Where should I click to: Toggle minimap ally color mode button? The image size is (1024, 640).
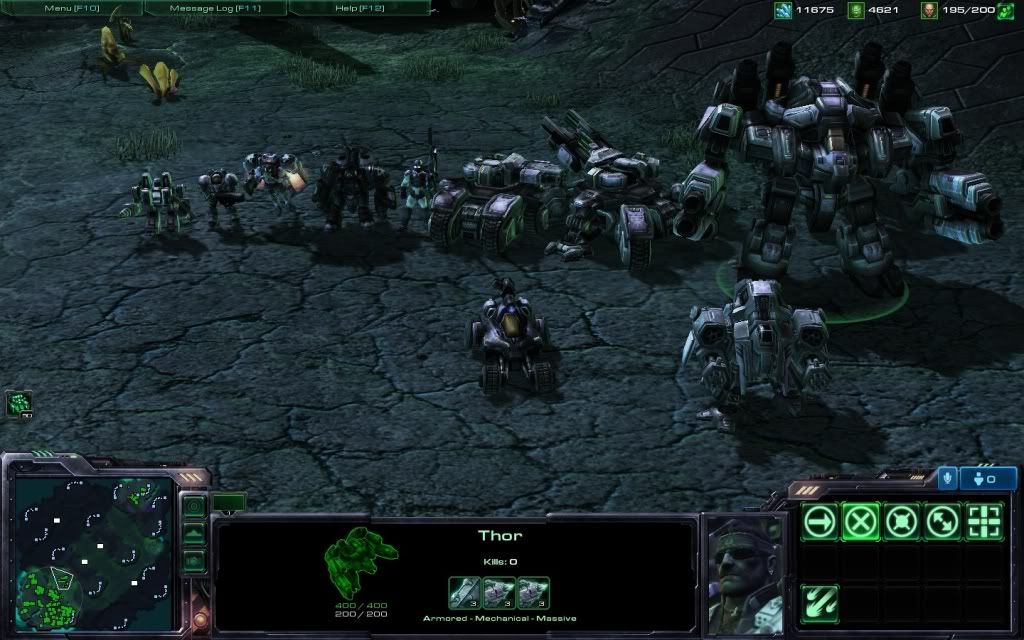194,560
